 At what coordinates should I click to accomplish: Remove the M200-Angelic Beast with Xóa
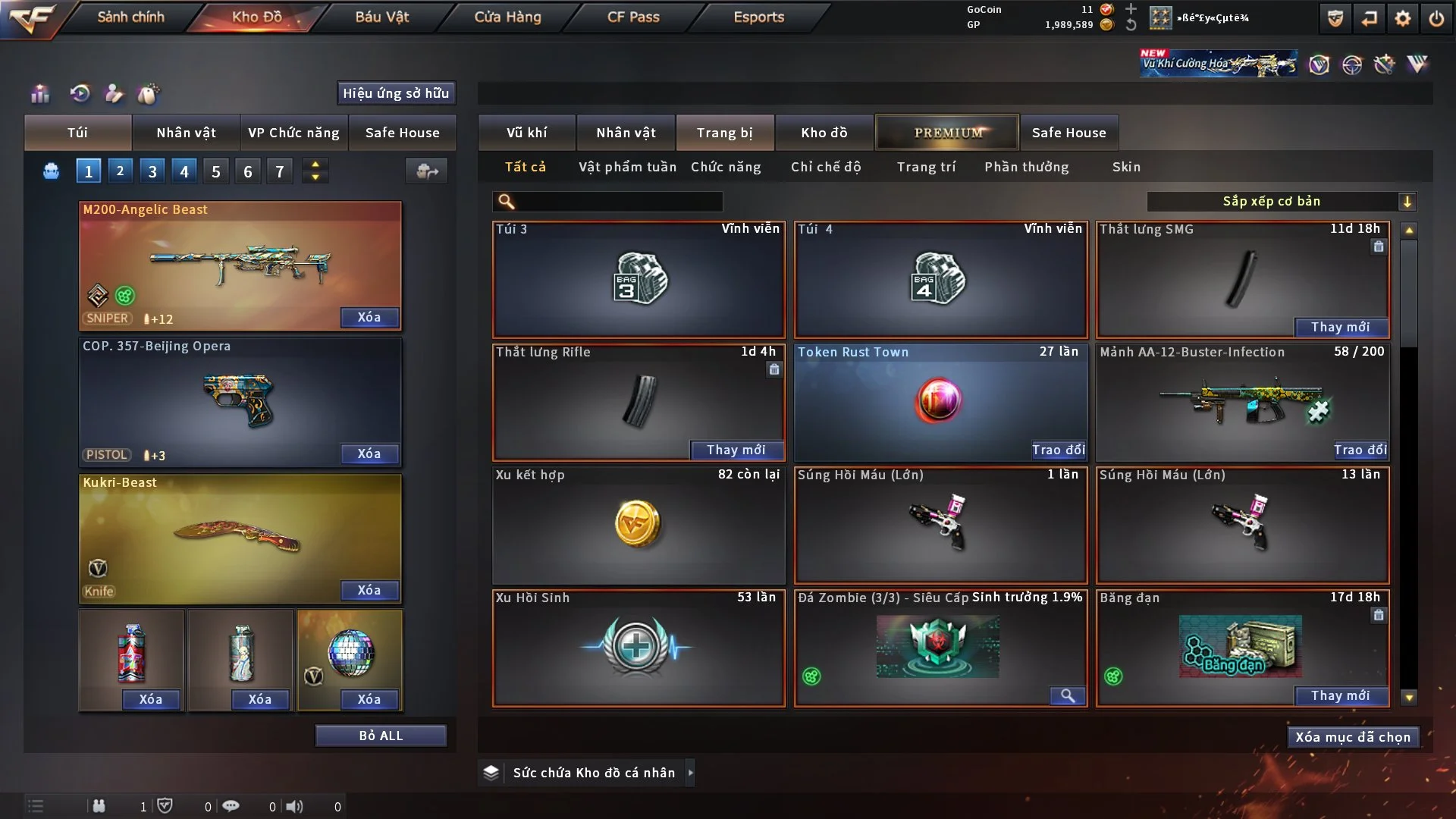pos(369,317)
